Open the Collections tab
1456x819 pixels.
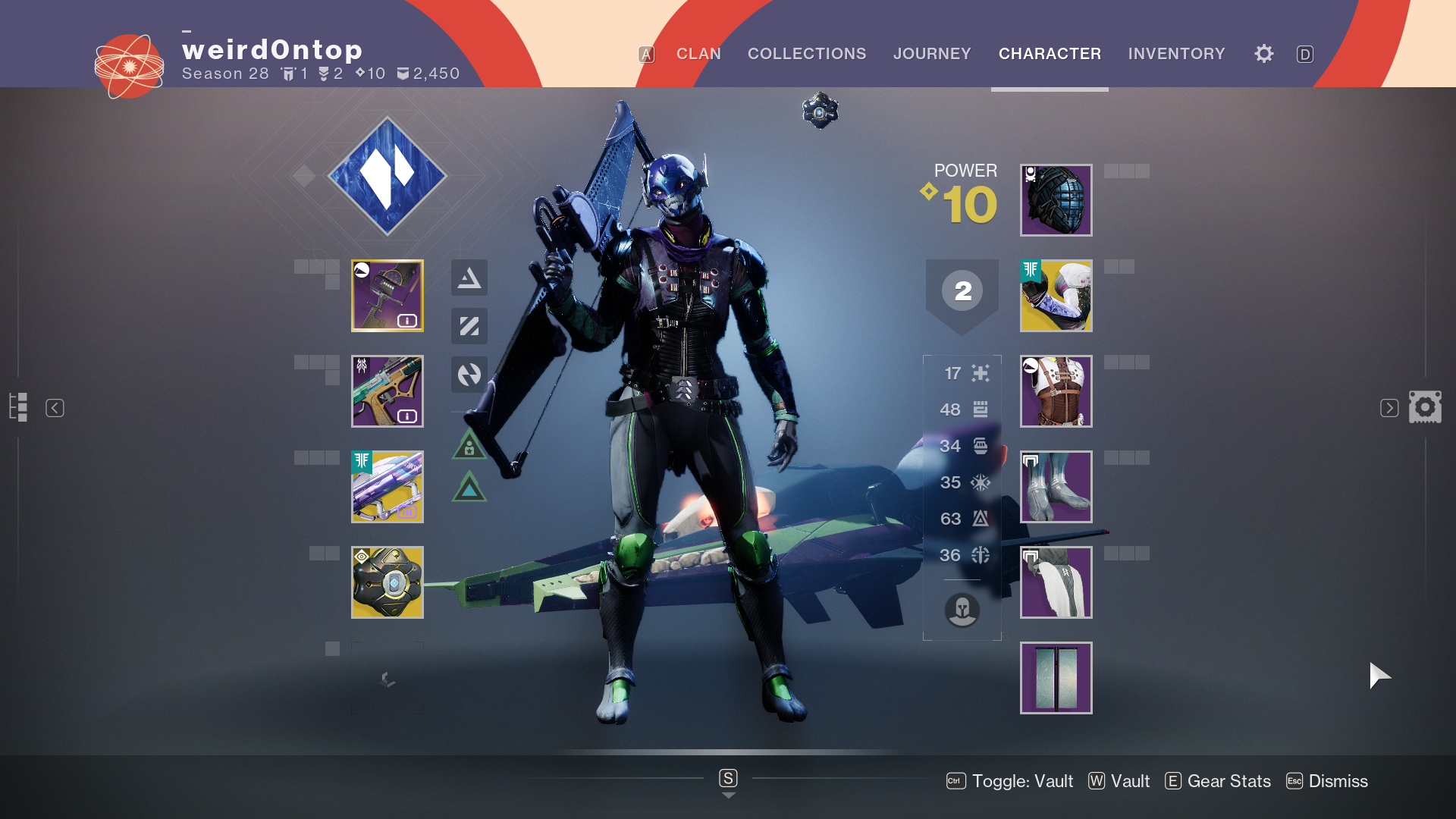(x=807, y=54)
